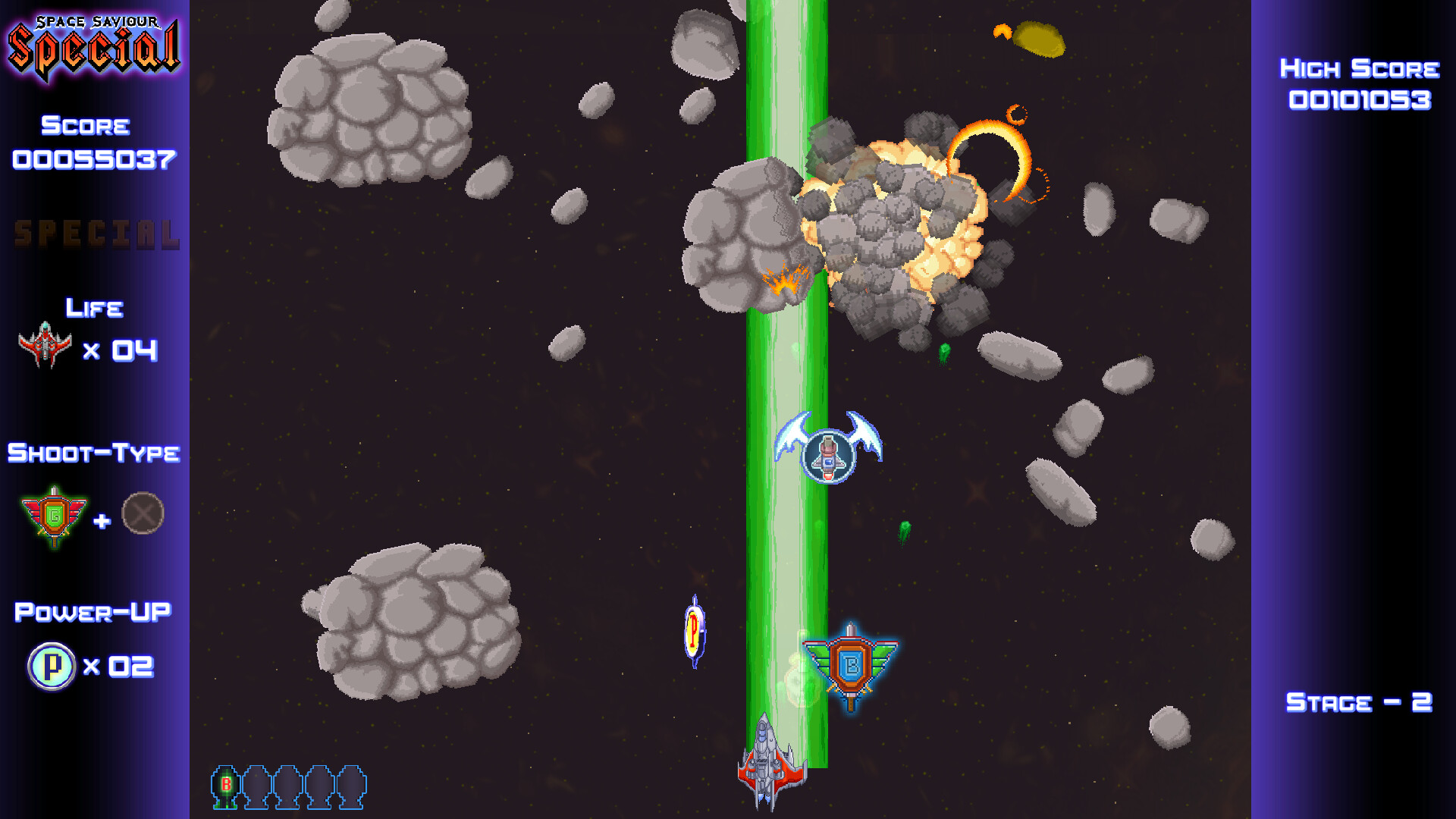Image resolution: width=1456 pixels, height=819 pixels.
Task: Toggle the last bomb slot outline
Action: (352, 789)
